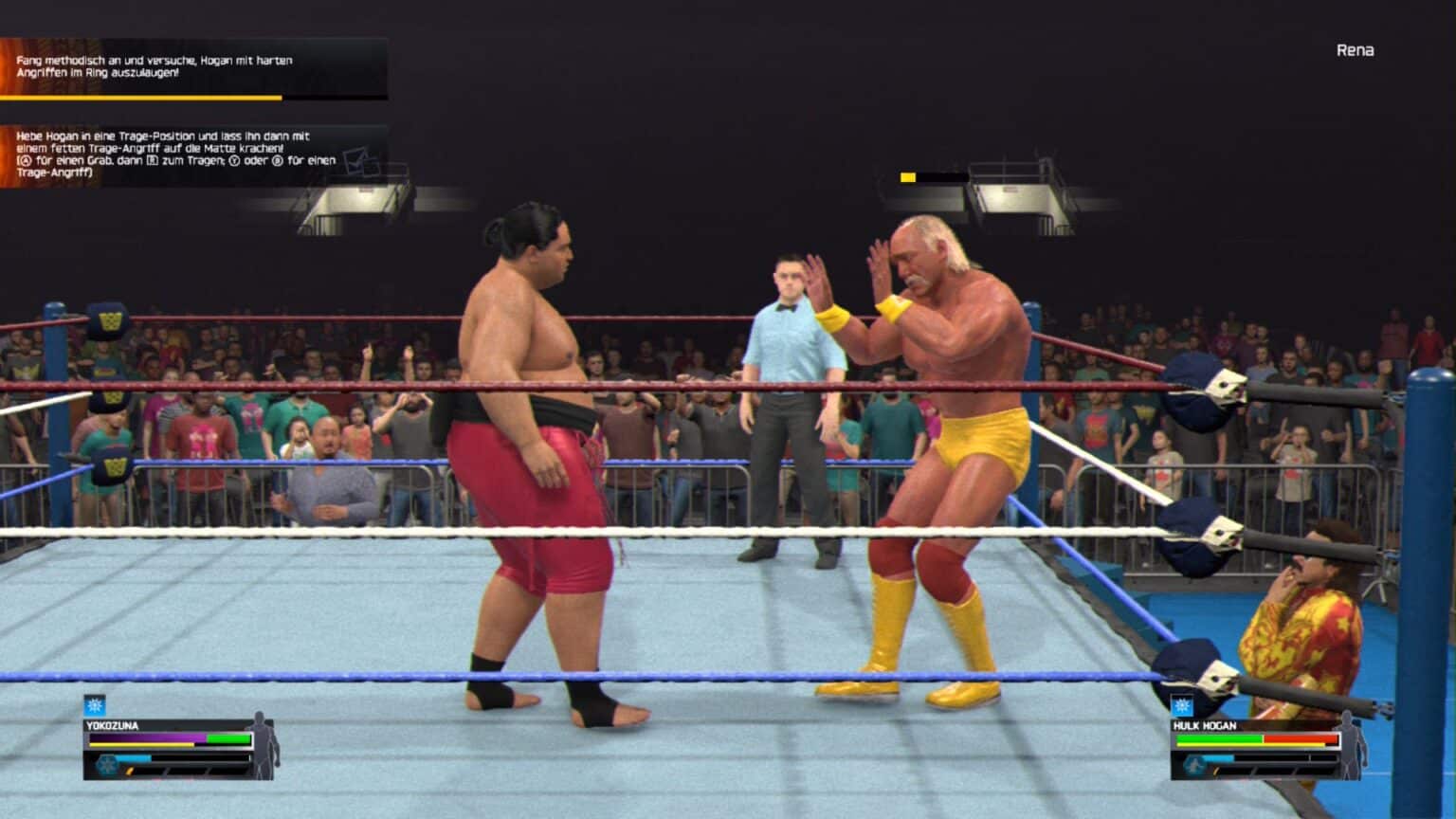Click the yellow objective progress bar

[x=142, y=98]
